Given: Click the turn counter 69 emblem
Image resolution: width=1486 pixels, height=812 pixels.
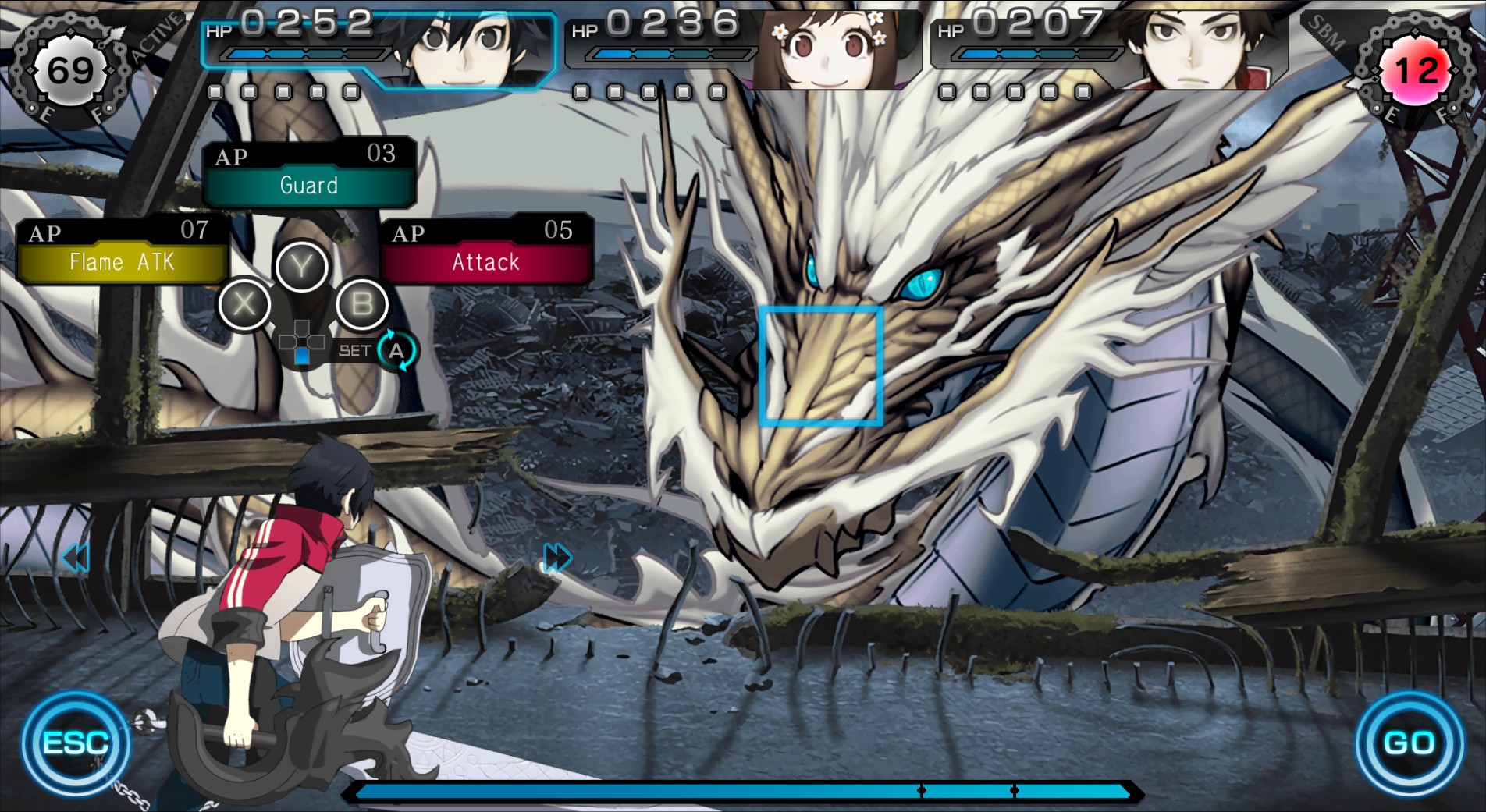Looking at the screenshot, I should pos(70,70).
